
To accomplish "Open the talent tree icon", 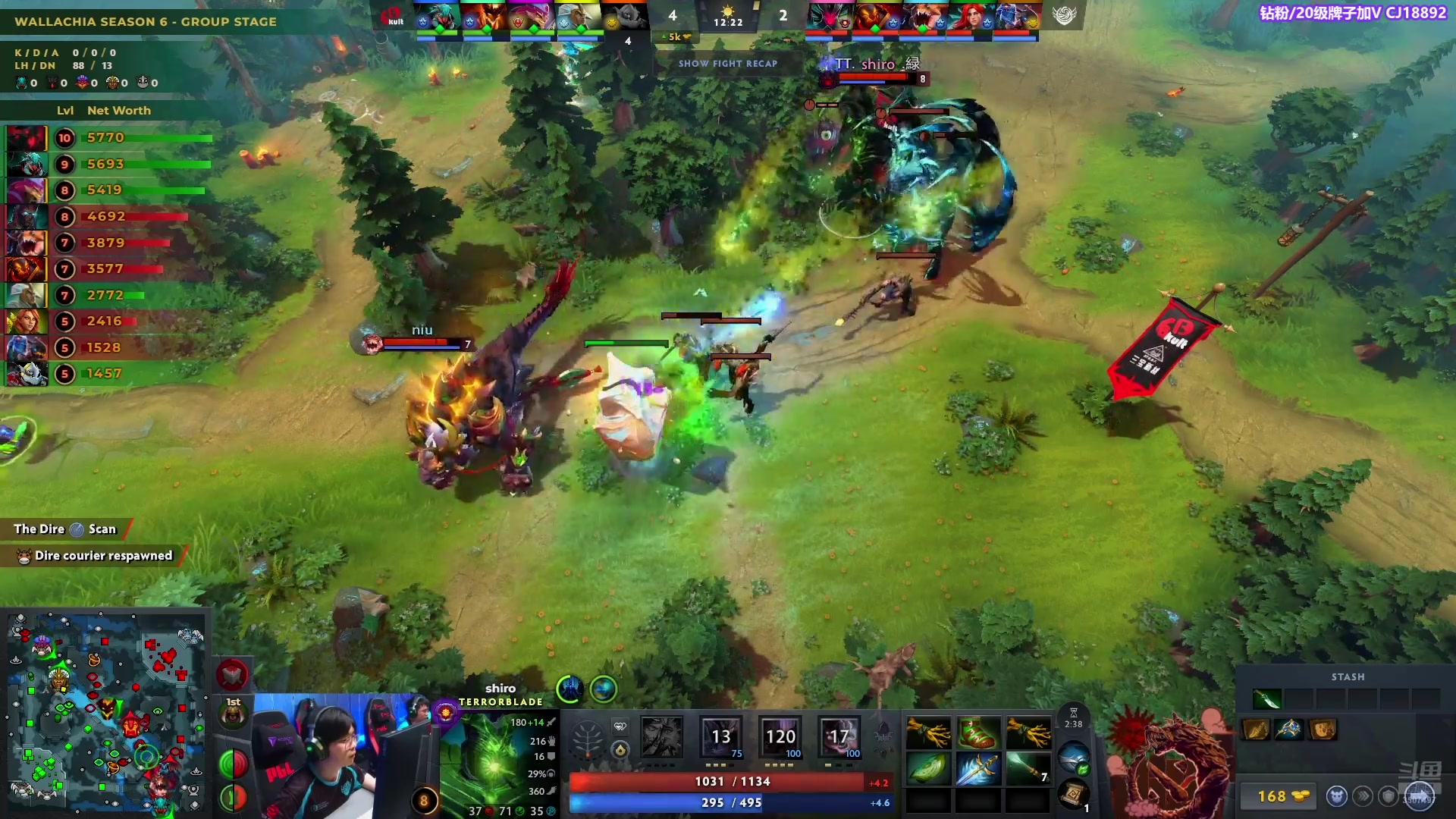I will click(x=587, y=739).
